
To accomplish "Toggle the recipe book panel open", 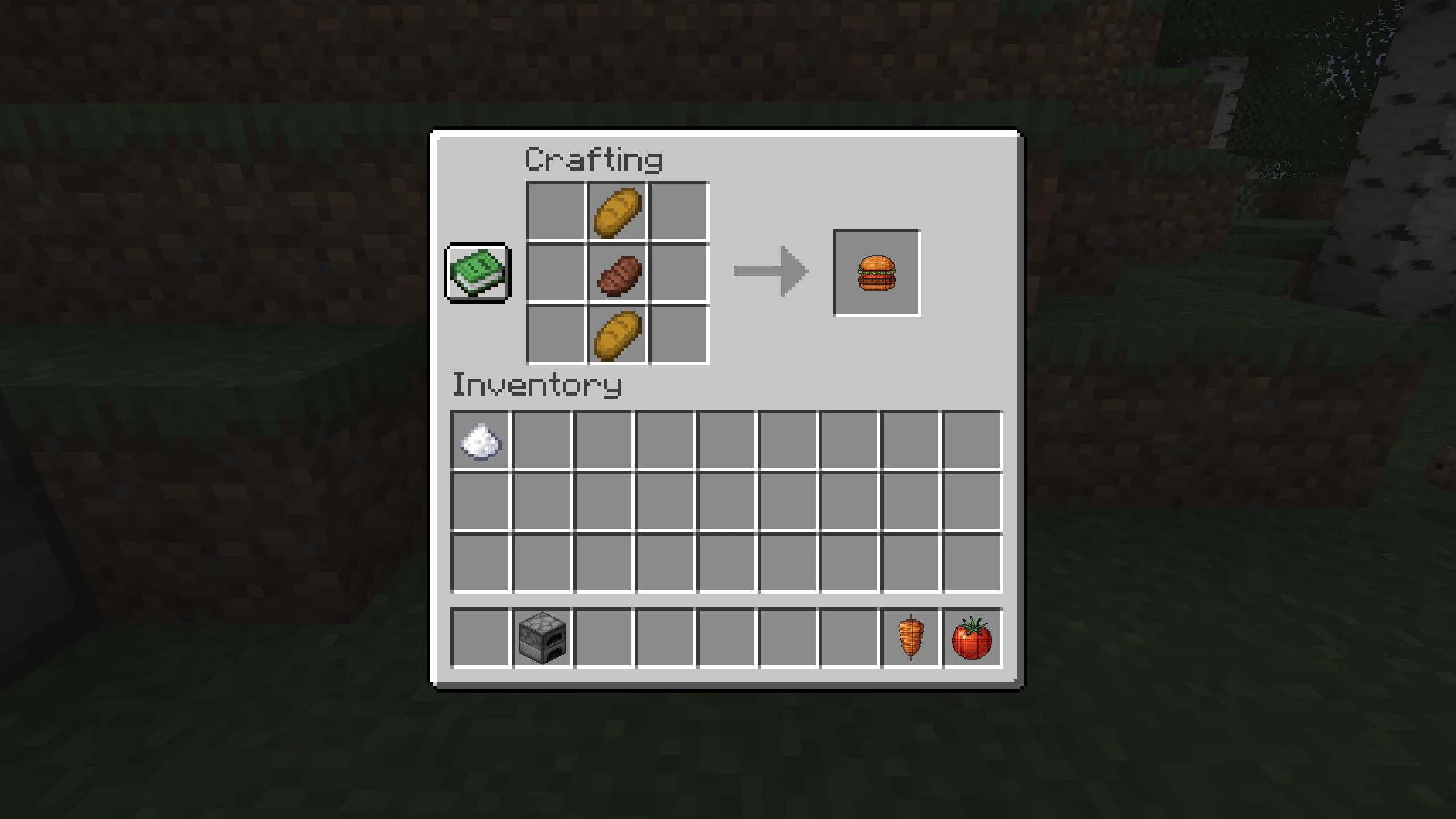I will pos(477,275).
